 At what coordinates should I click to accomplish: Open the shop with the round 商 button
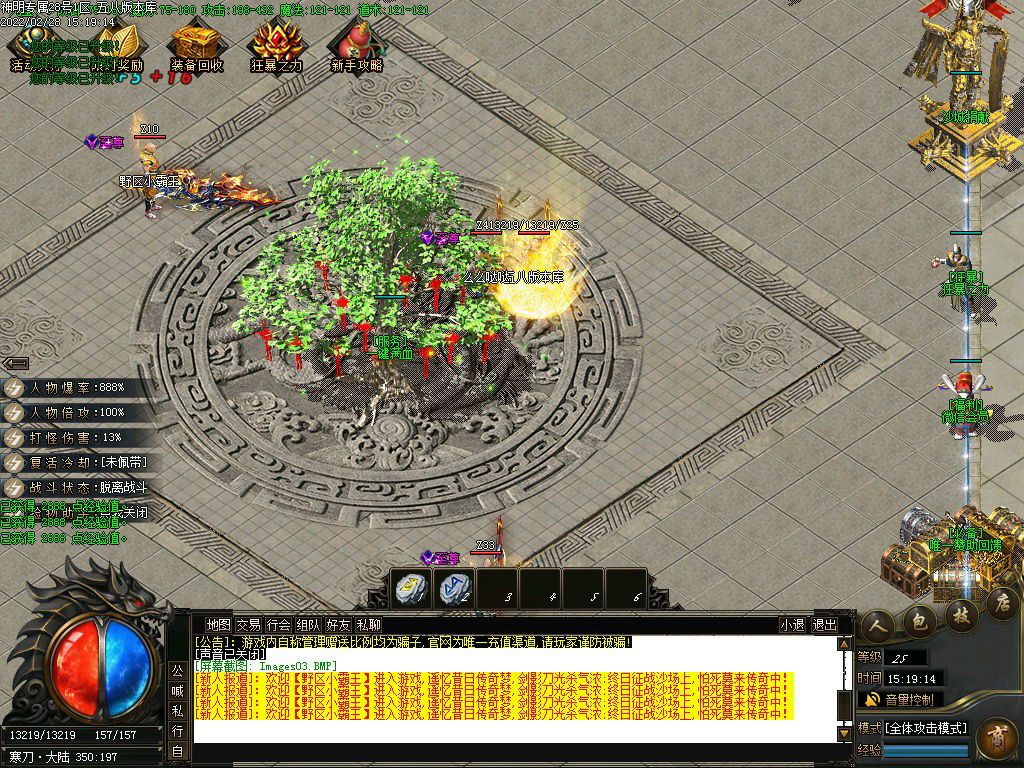[996, 737]
